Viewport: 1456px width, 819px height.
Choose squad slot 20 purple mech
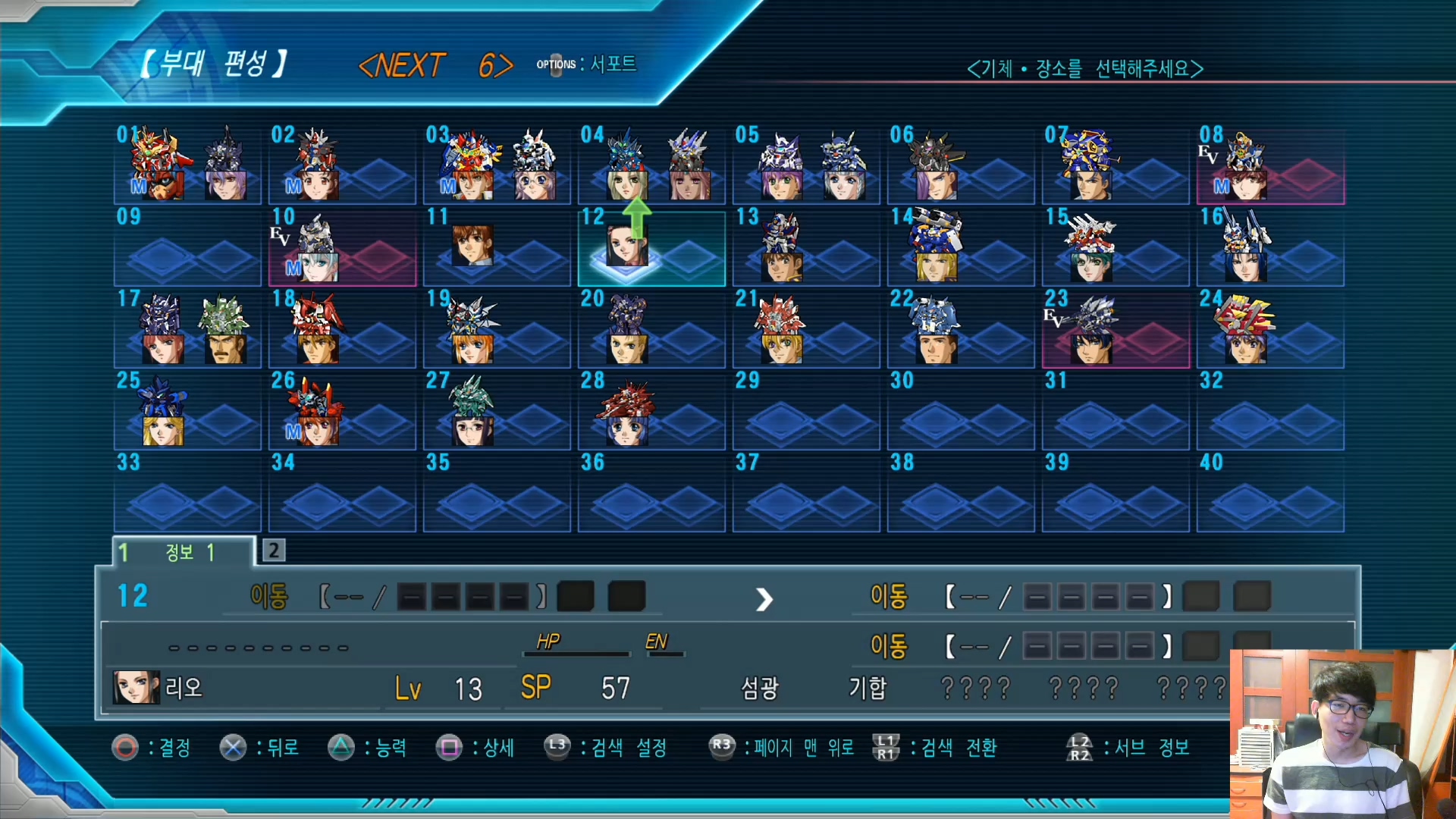[651, 330]
